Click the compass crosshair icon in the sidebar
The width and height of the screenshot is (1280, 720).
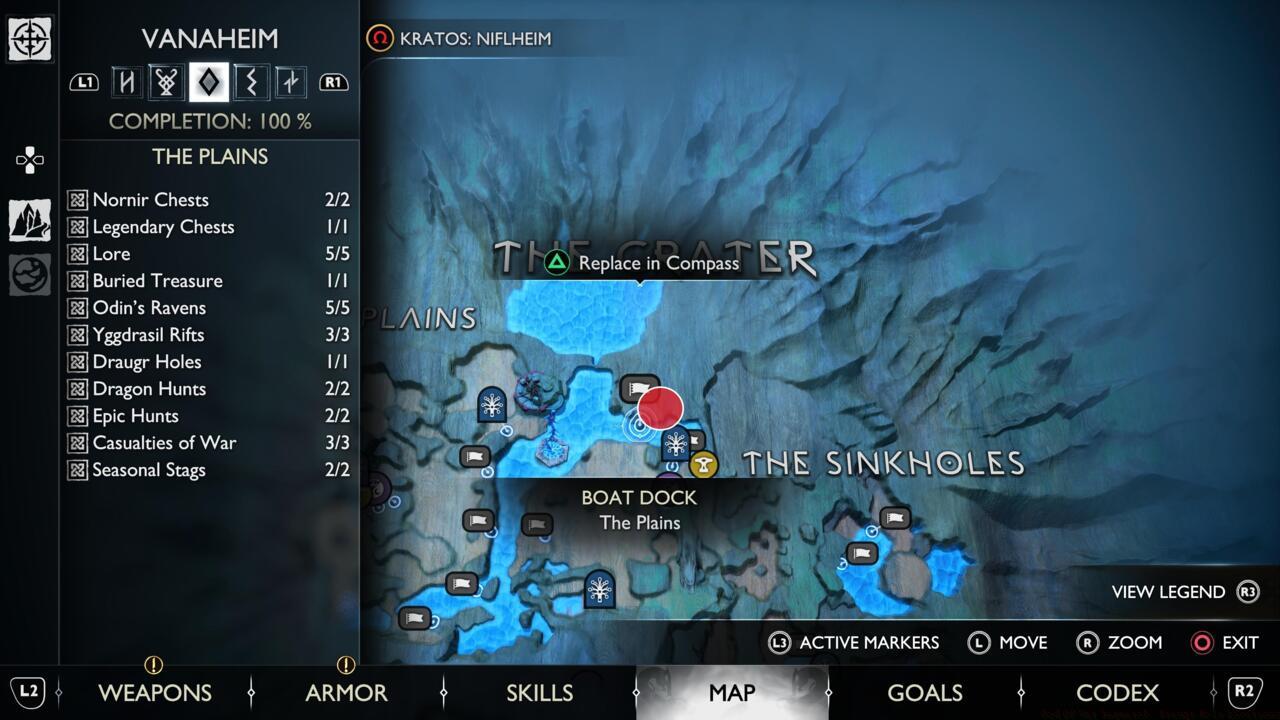[x=30, y=39]
